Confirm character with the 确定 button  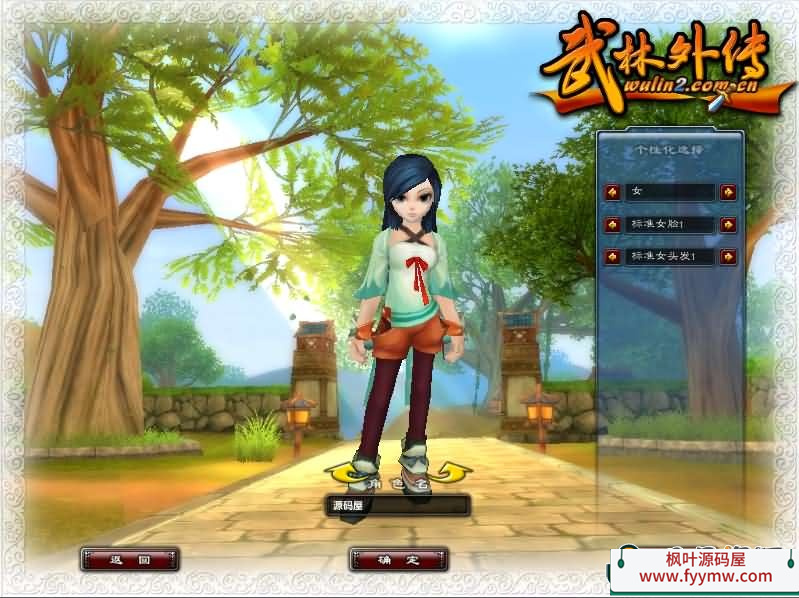[x=398, y=559]
